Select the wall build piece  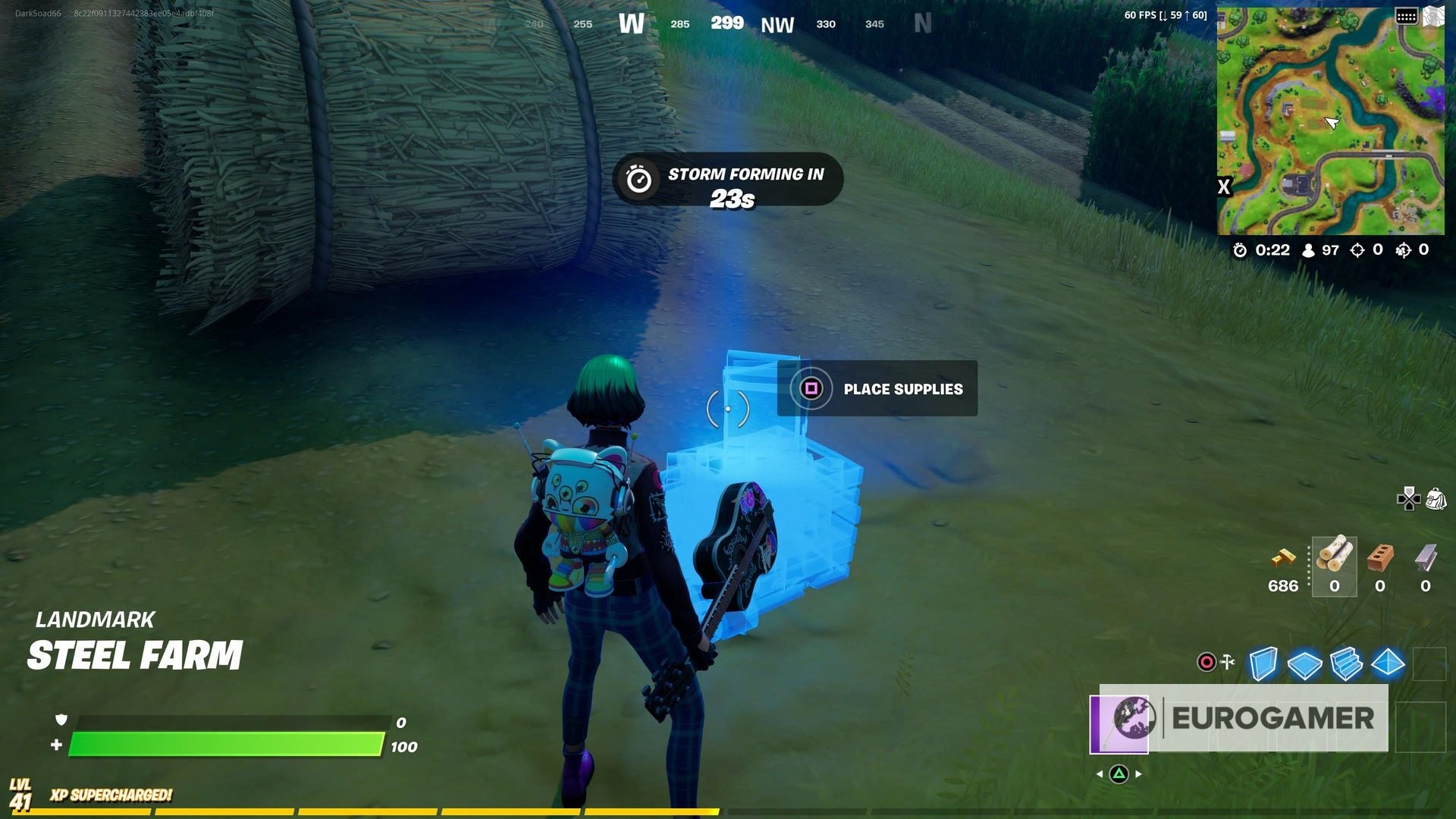pos(1263,664)
